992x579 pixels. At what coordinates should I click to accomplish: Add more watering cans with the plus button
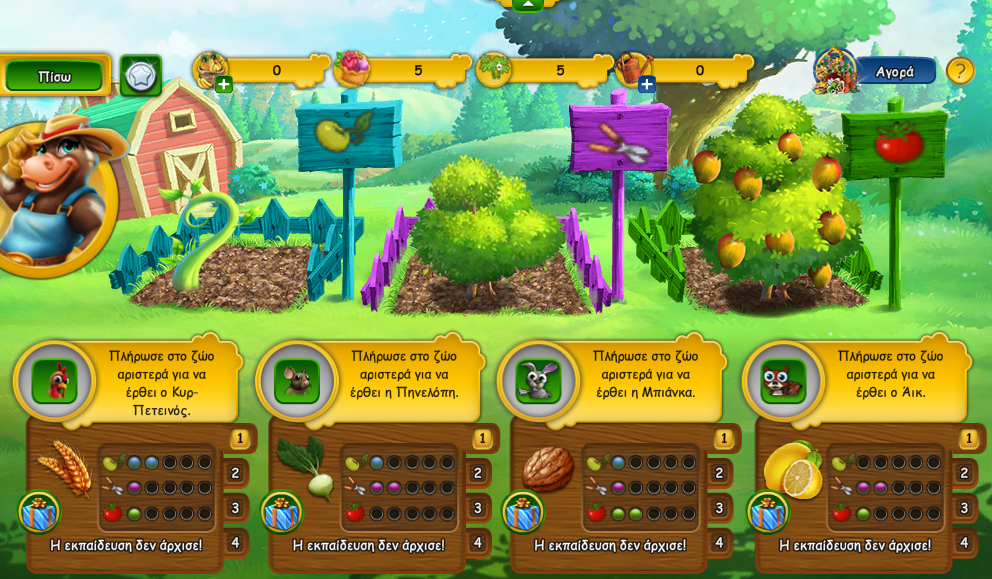click(647, 85)
